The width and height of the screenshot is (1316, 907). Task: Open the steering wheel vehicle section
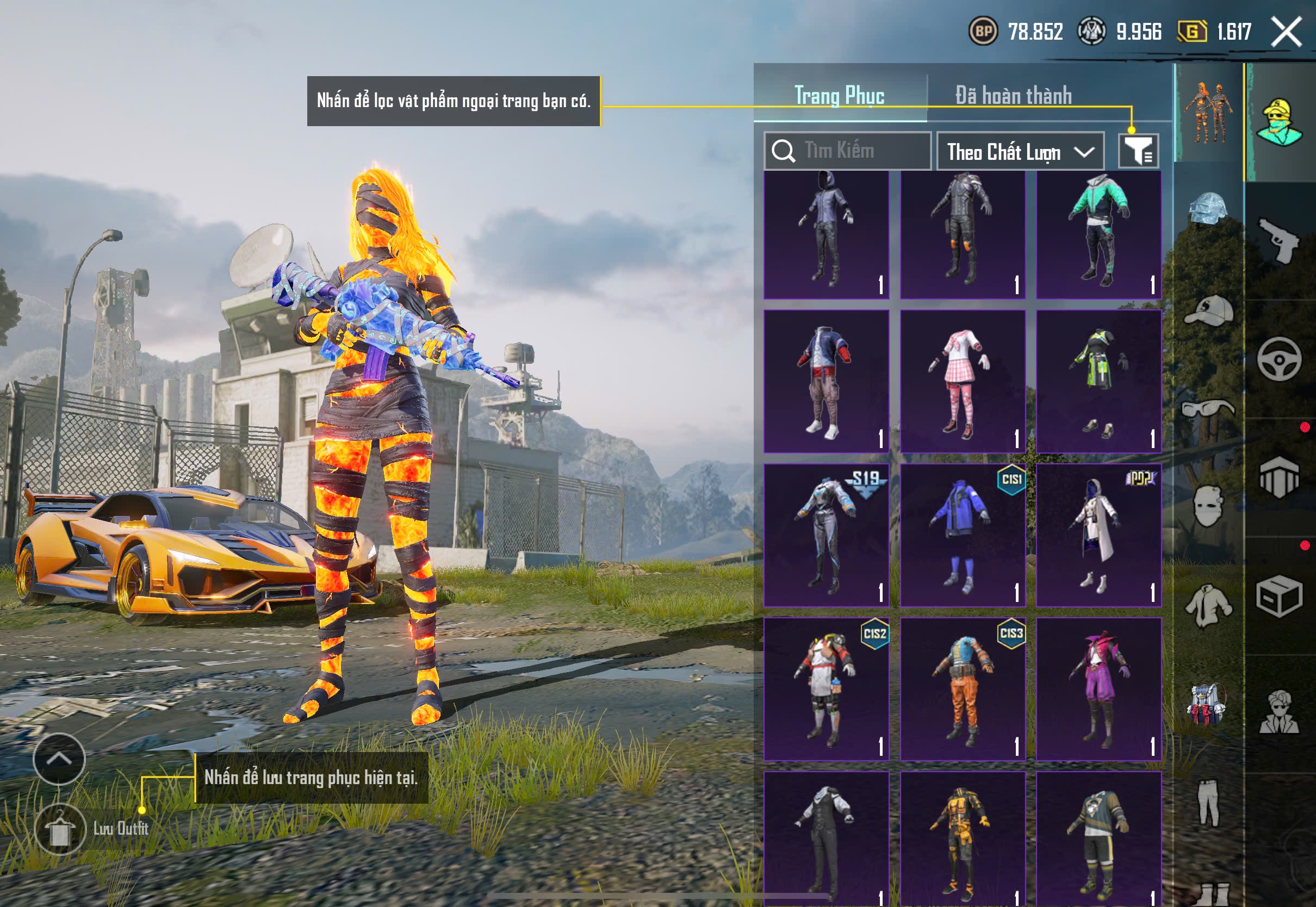(x=1279, y=359)
